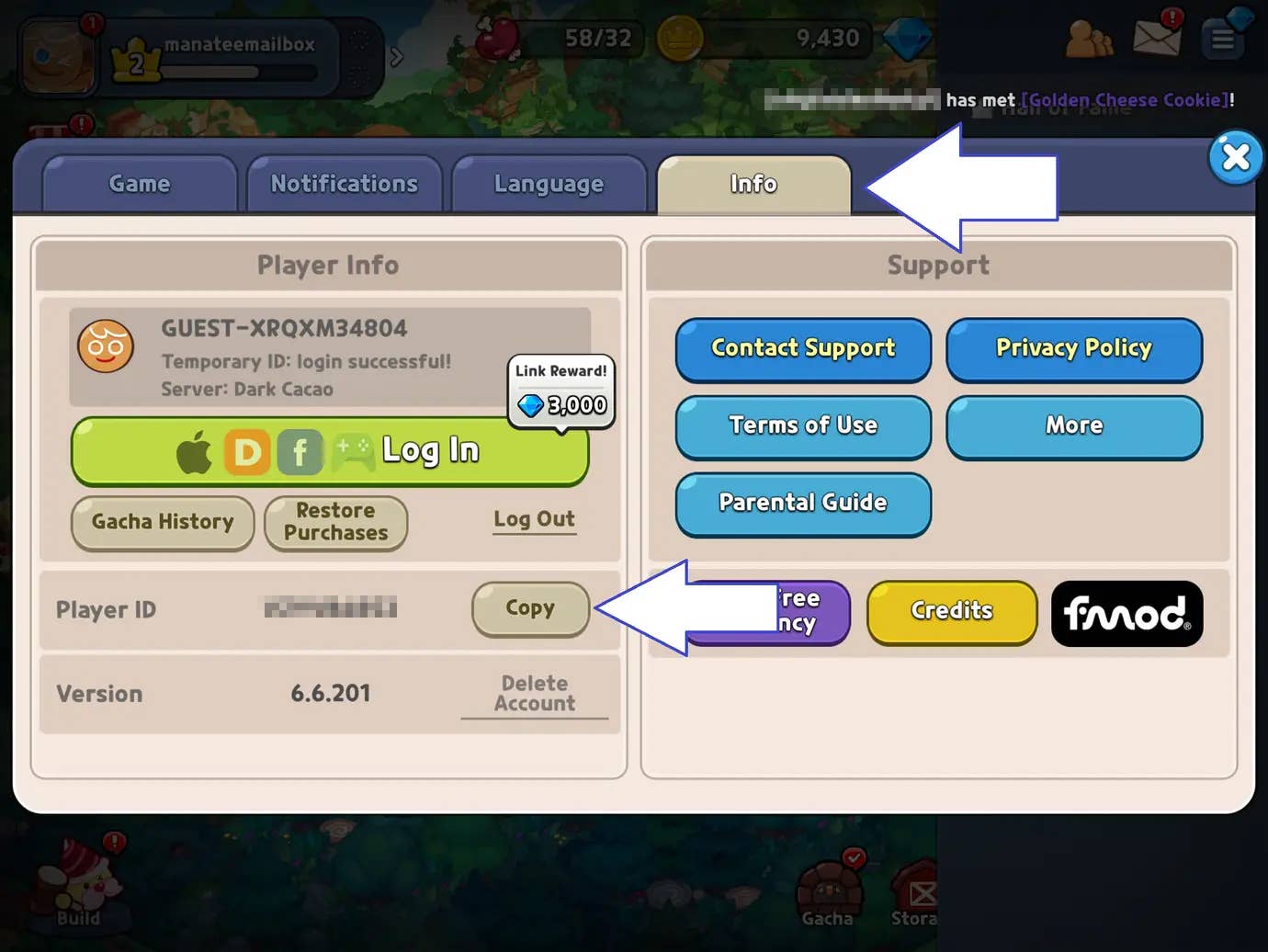The height and width of the screenshot is (952, 1268).
Task: Open the hamburger menu icon
Action: pyautogui.click(x=1223, y=39)
